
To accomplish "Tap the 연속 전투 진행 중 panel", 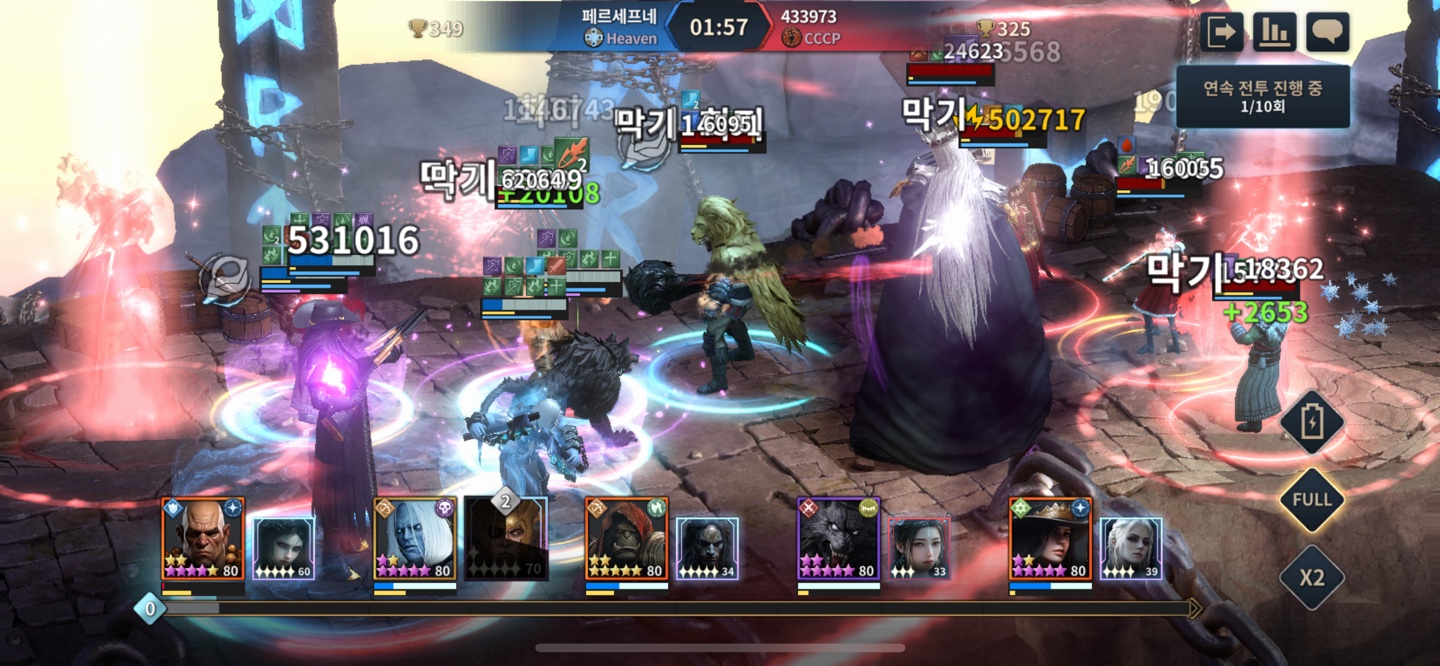I will click(x=1262, y=96).
